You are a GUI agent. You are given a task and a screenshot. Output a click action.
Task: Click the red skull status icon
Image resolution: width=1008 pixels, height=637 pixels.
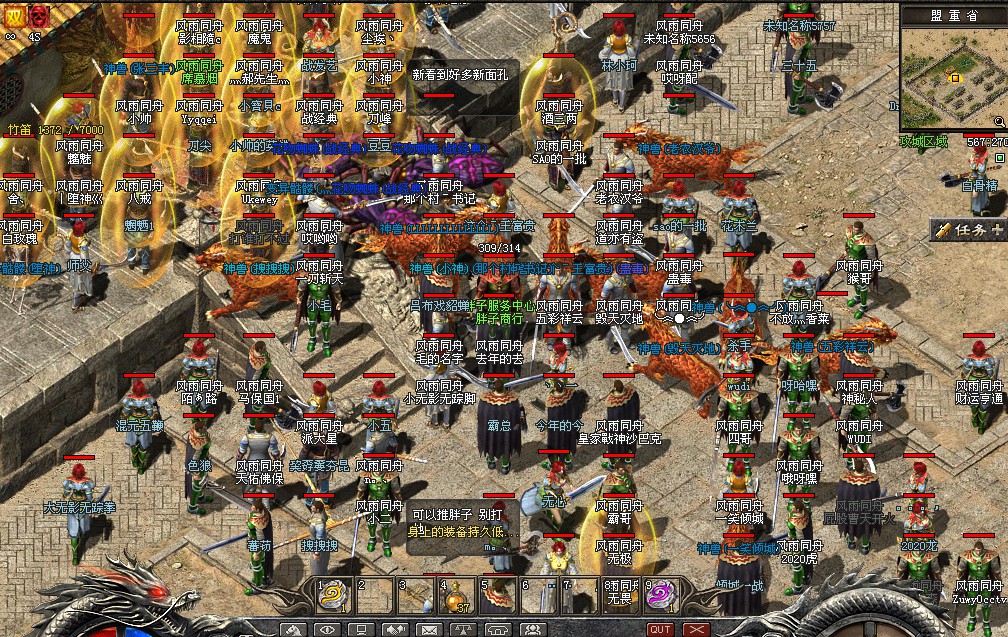38,15
